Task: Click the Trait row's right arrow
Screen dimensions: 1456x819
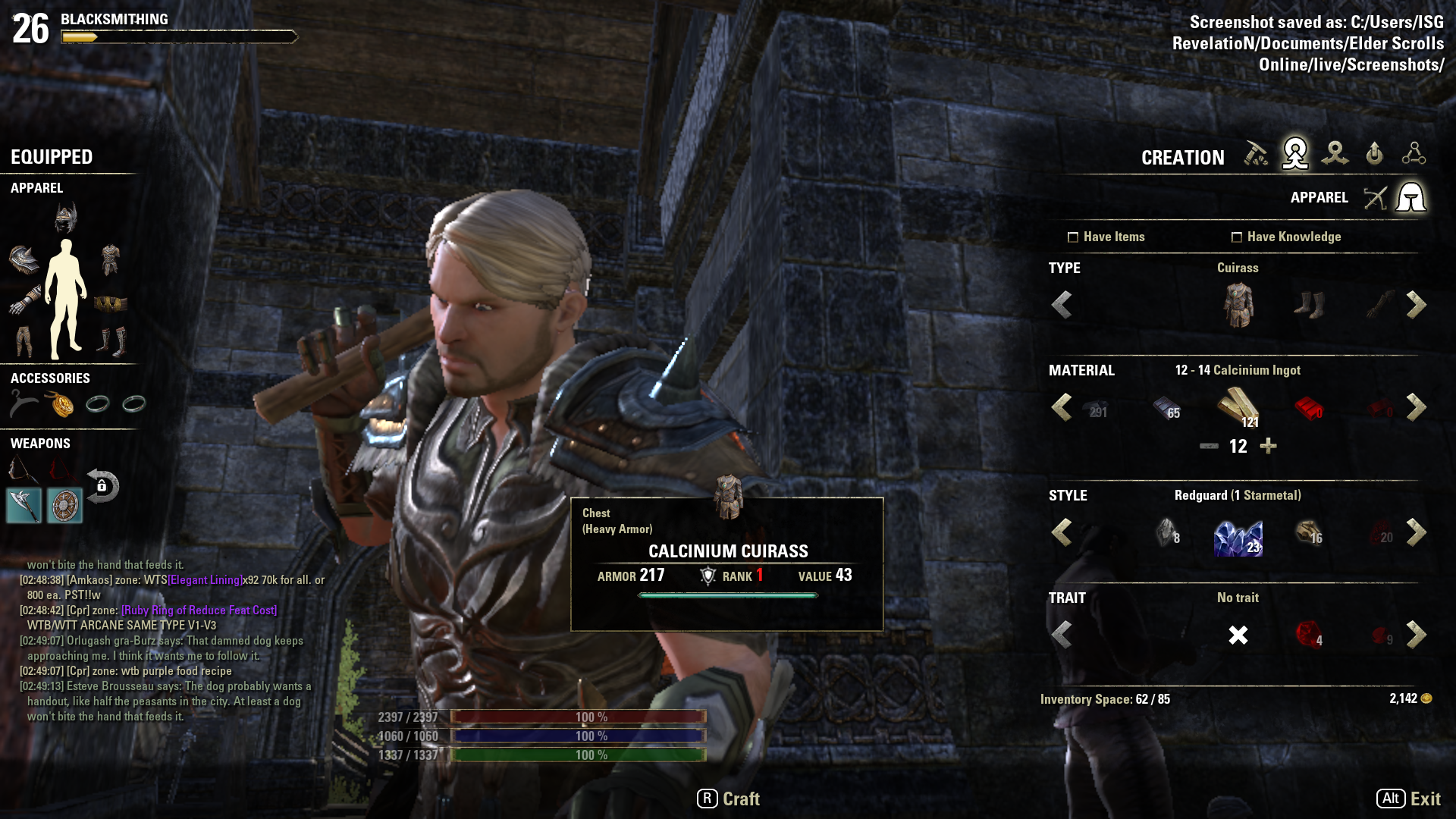Action: point(1416,635)
